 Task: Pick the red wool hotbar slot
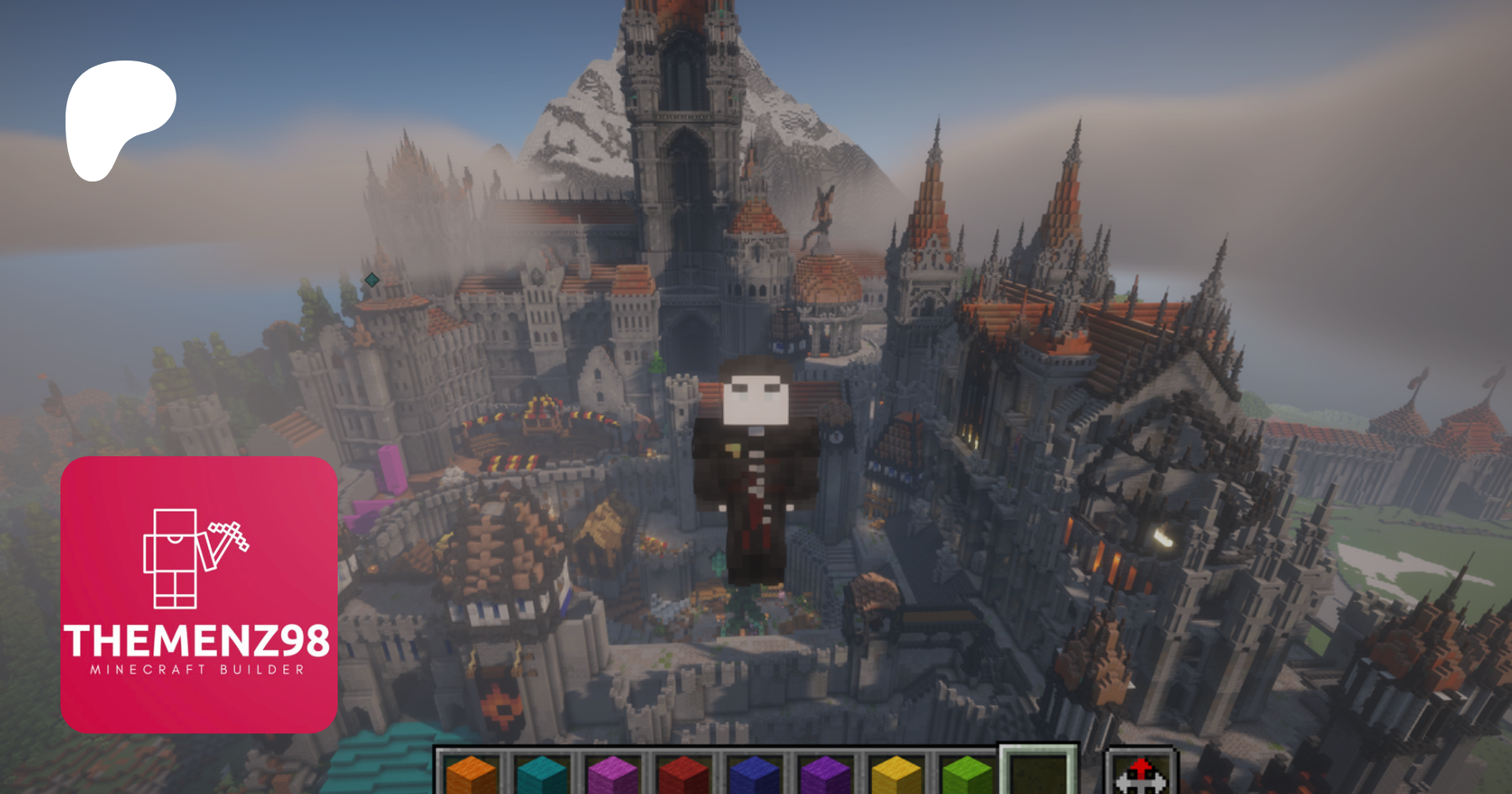684,775
